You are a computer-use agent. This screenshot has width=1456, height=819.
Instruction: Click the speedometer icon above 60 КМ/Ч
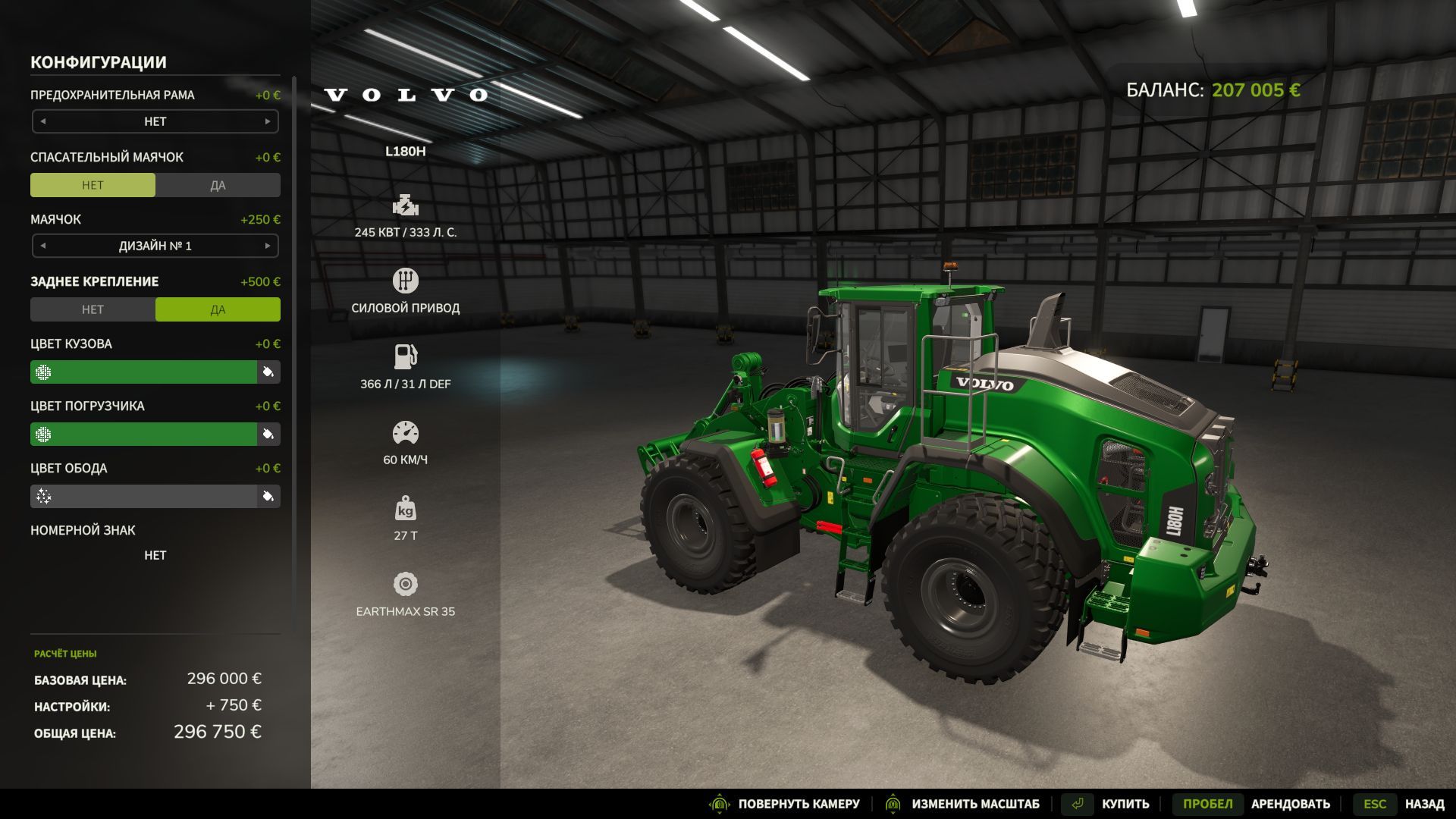406,431
